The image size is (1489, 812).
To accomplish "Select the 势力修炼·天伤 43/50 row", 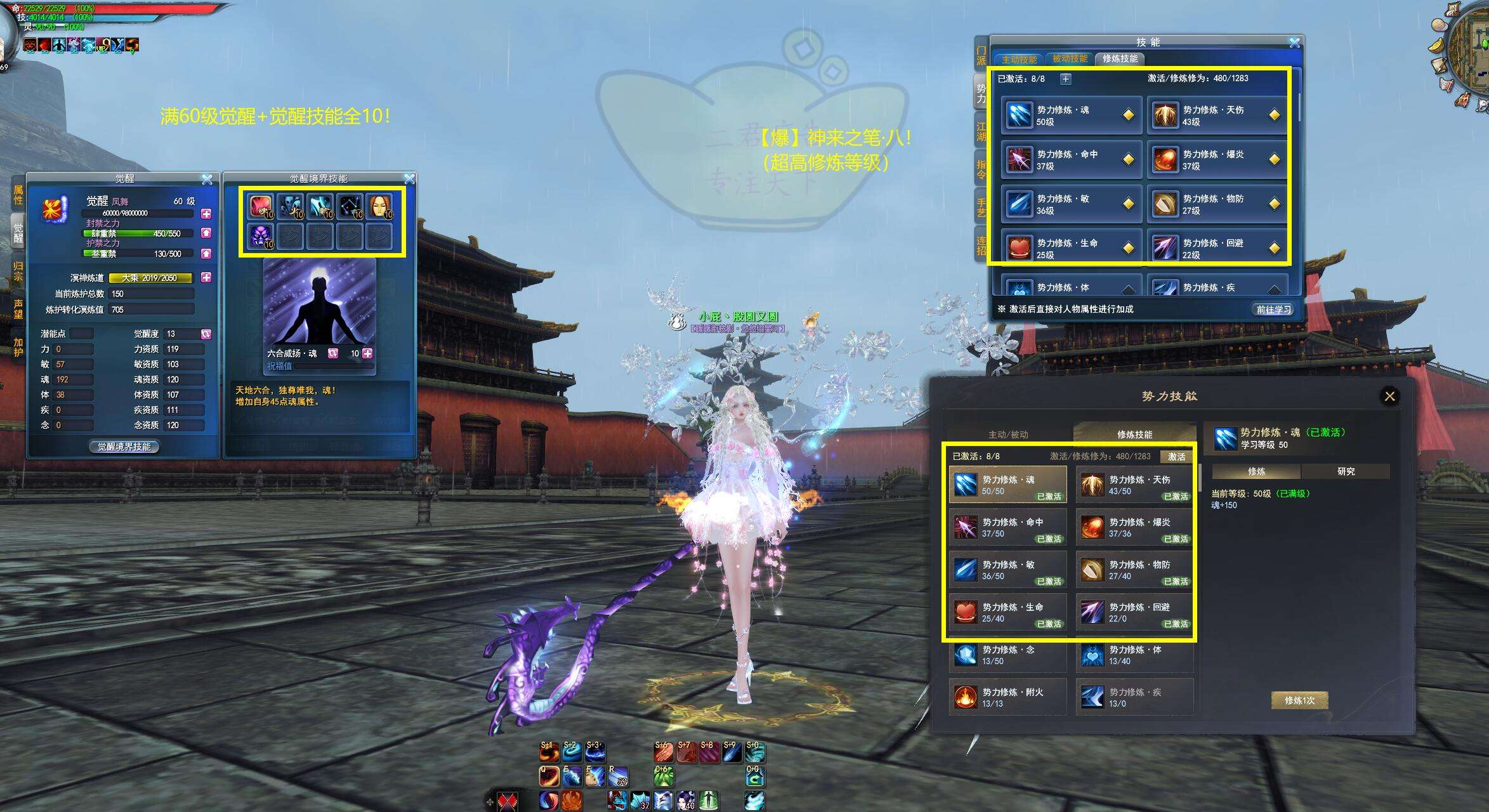I will point(1134,485).
